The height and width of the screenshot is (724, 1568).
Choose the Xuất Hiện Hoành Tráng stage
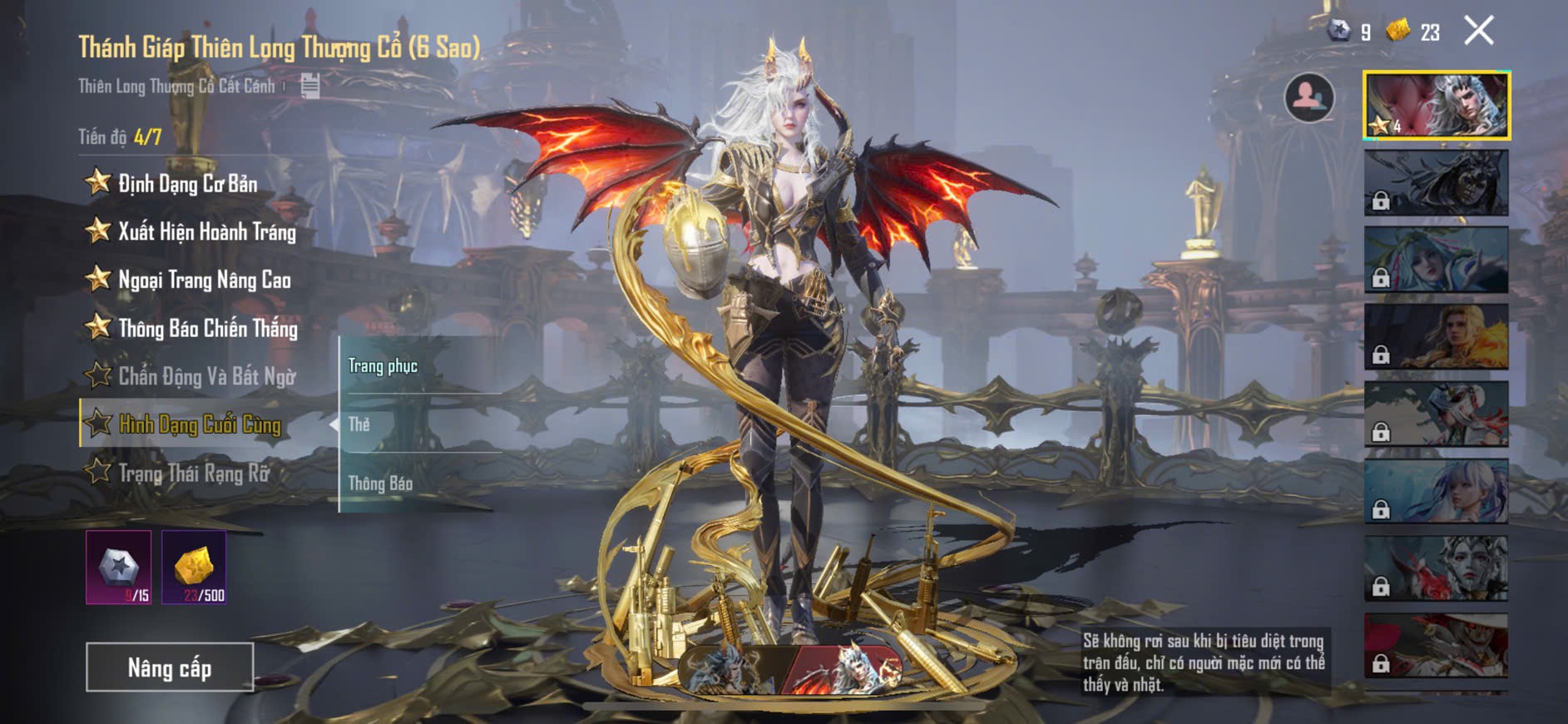(x=206, y=231)
